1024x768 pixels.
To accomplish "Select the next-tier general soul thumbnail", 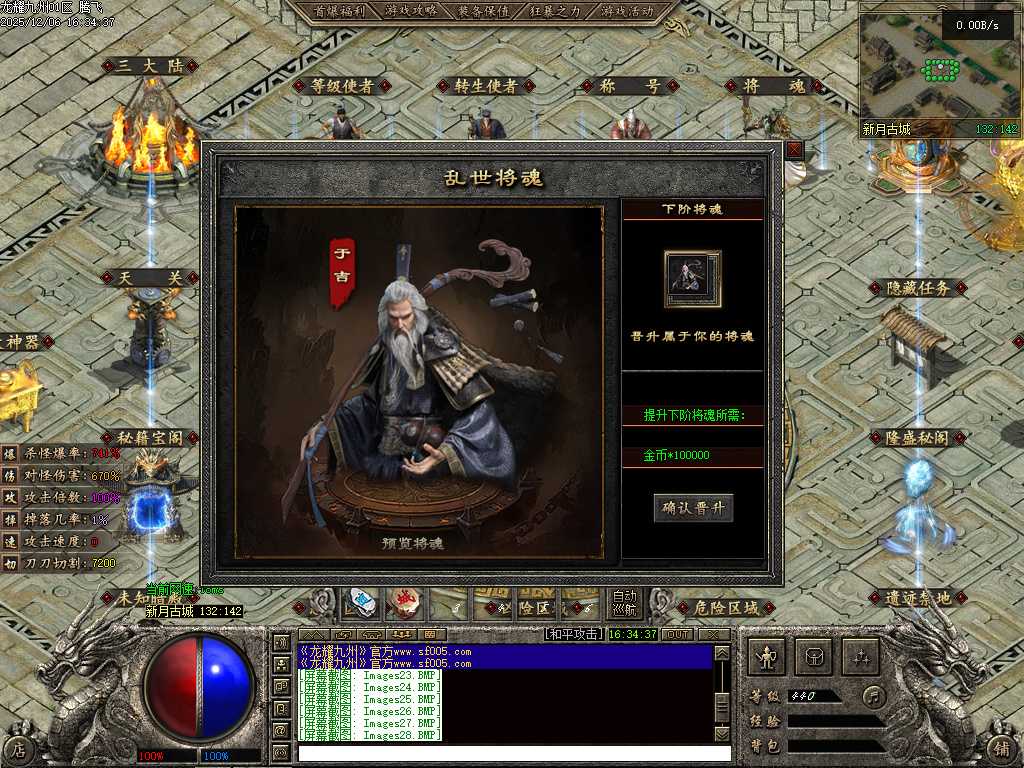I will pyautogui.click(x=692, y=279).
